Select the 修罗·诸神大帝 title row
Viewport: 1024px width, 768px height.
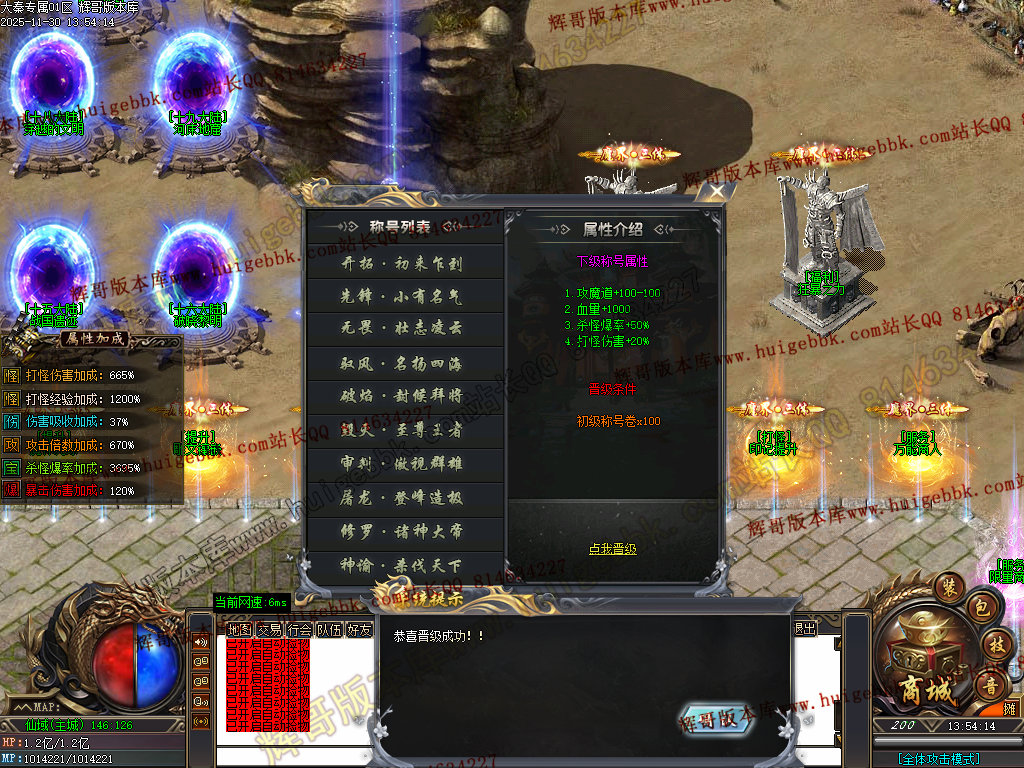(x=404, y=530)
